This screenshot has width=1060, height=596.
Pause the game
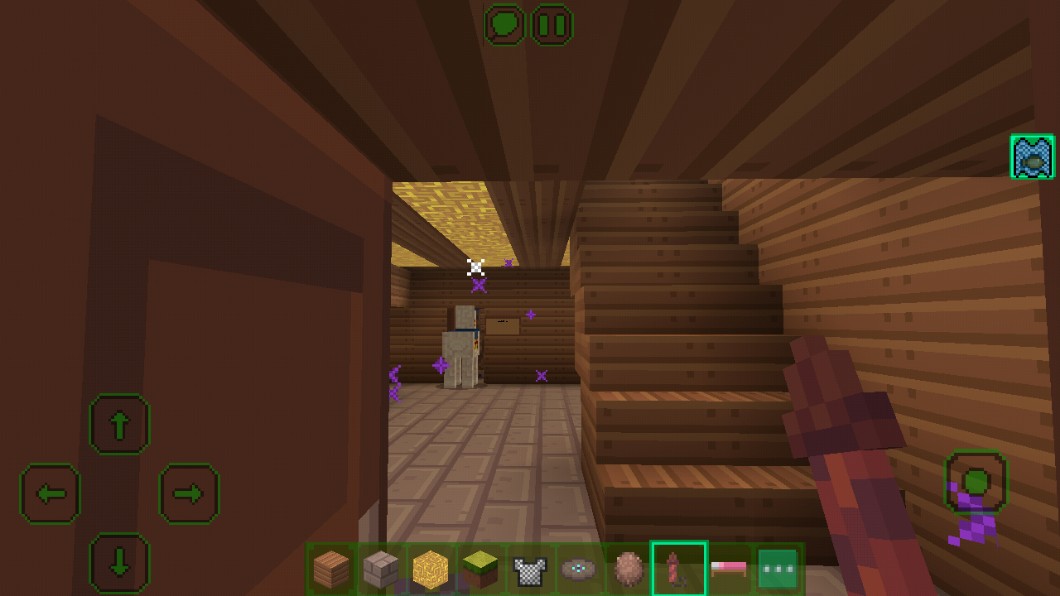[551, 25]
